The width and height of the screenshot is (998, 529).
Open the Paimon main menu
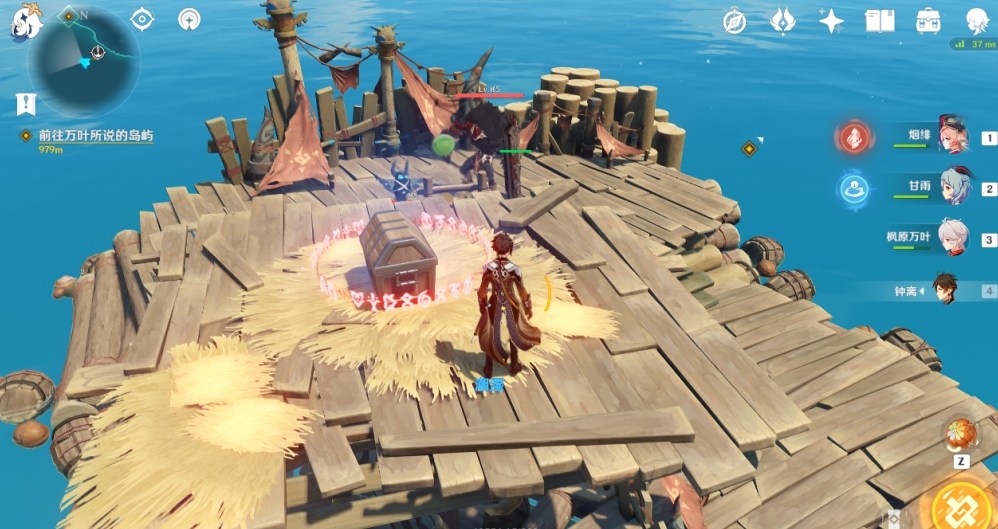pos(25,20)
